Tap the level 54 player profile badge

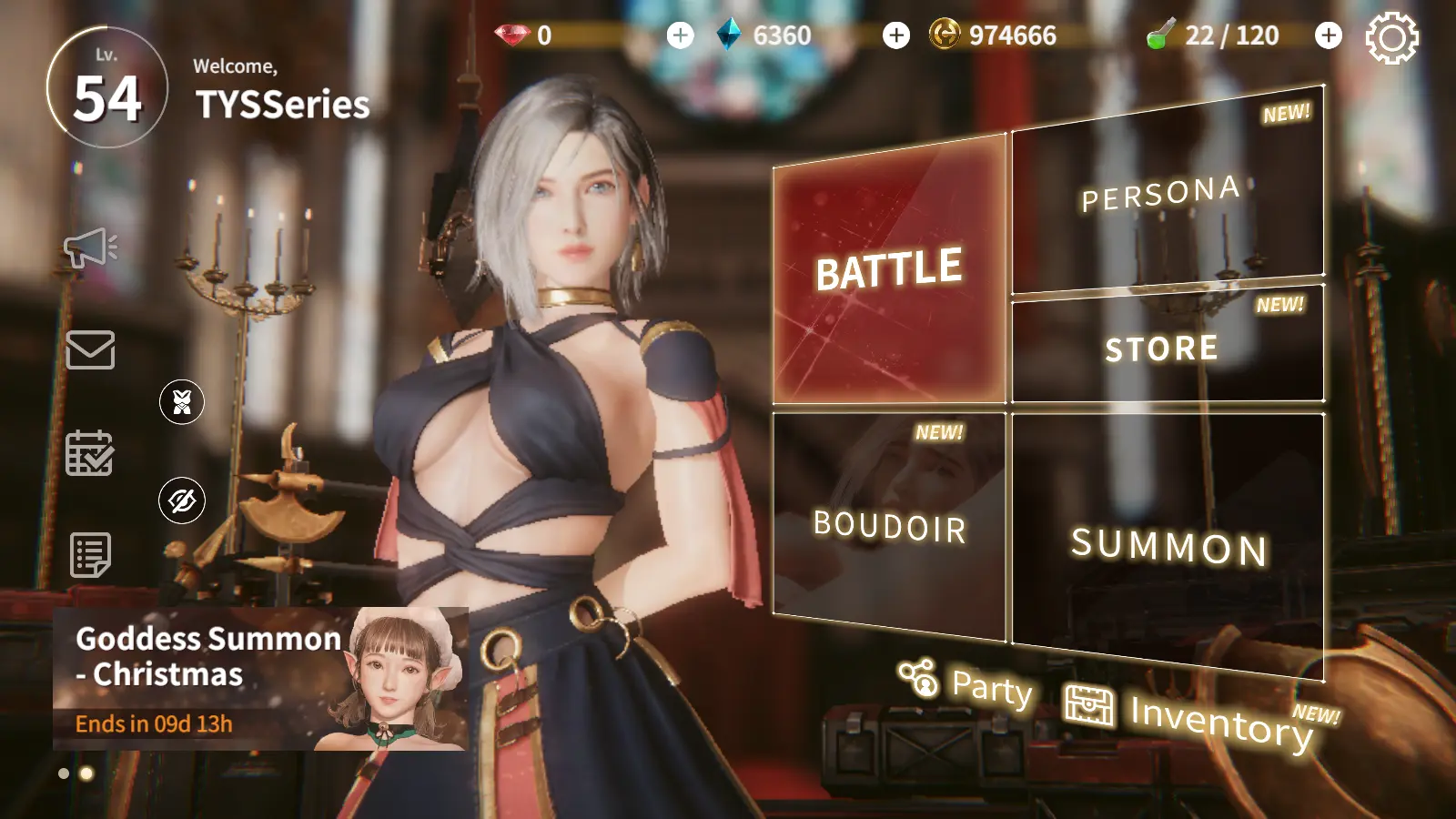coord(107,88)
